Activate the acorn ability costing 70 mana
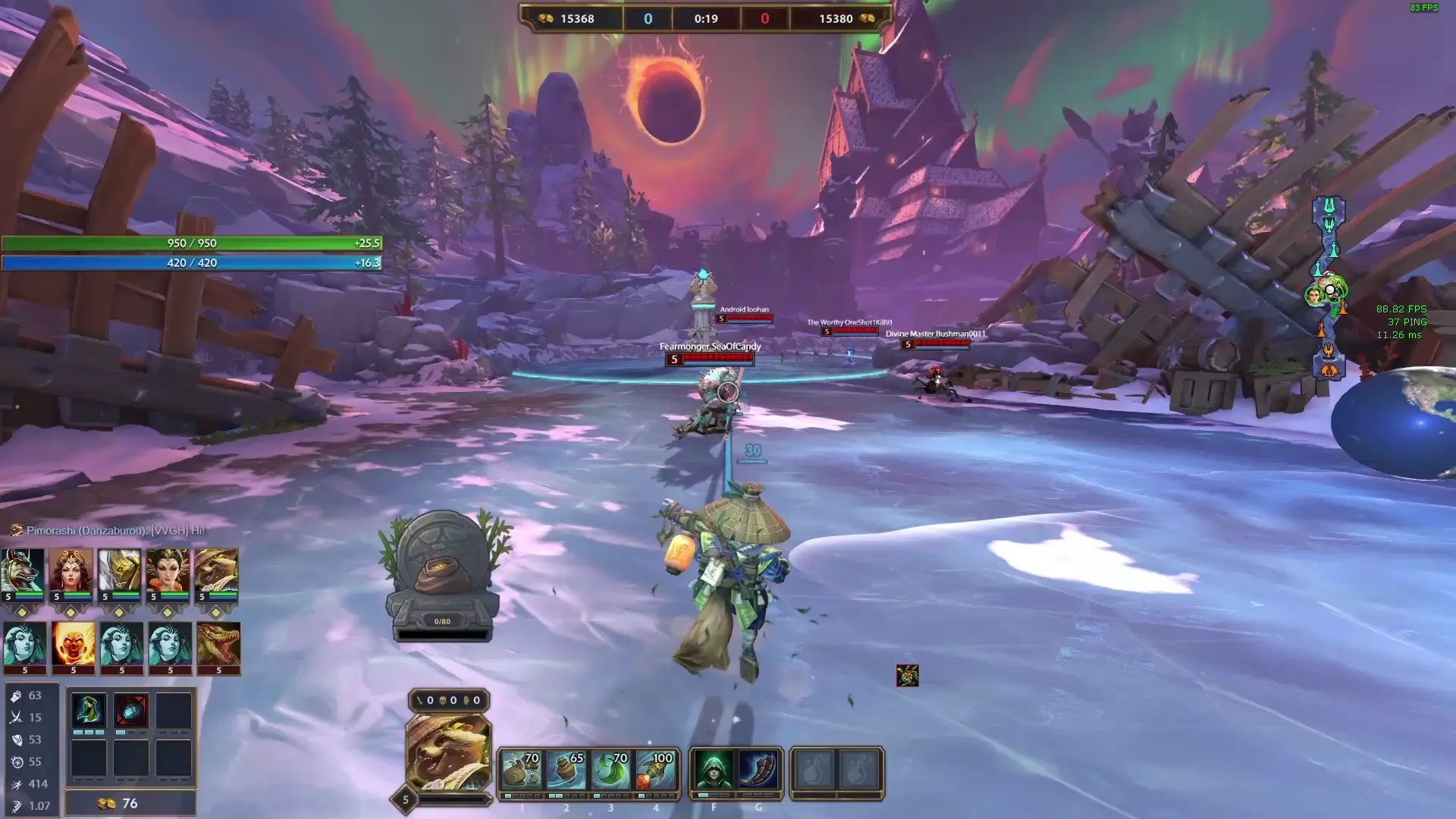 (x=521, y=771)
